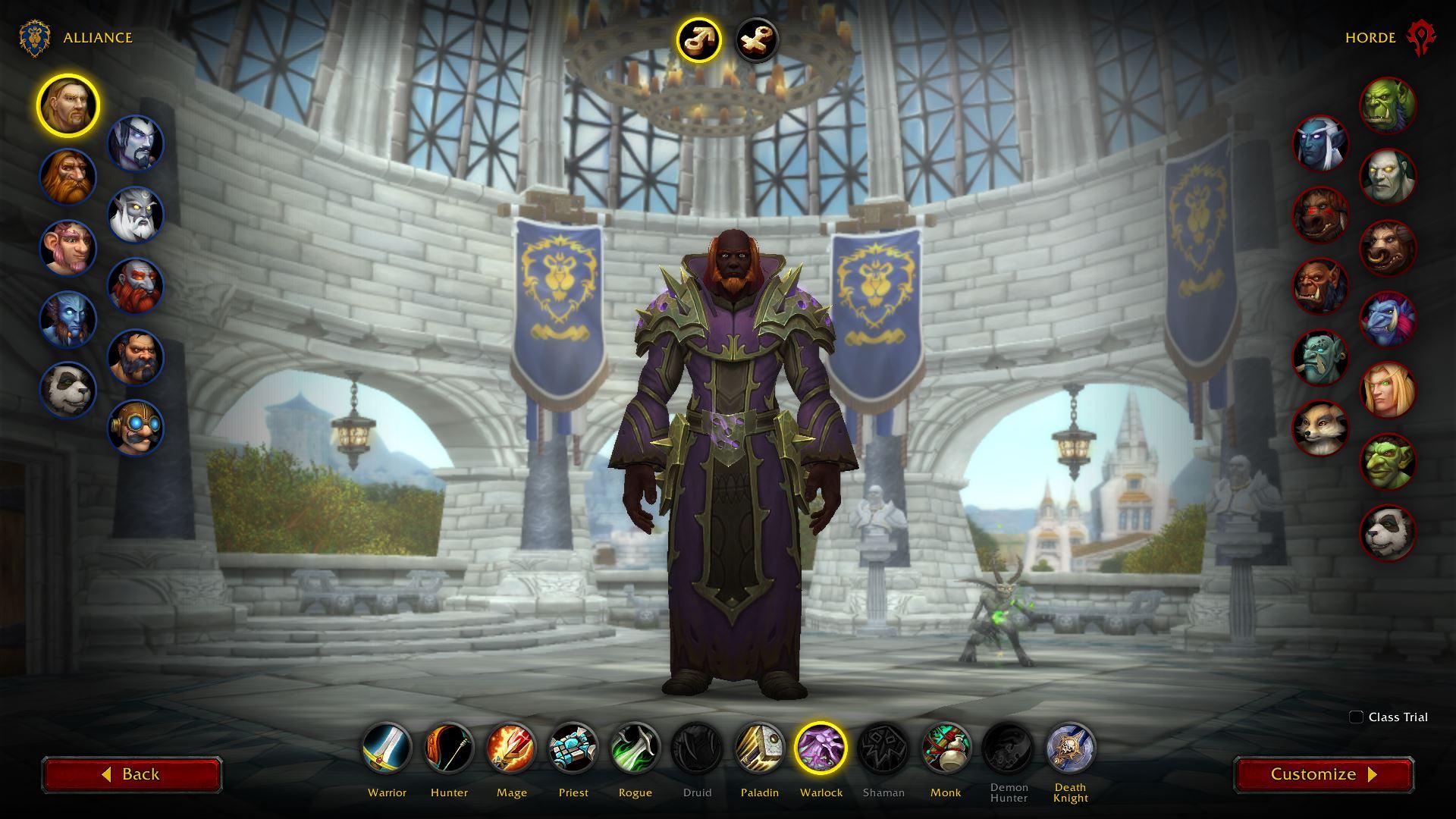This screenshot has width=1456, height=819.
Task: Select the Mage class
Action: (511, 748)
